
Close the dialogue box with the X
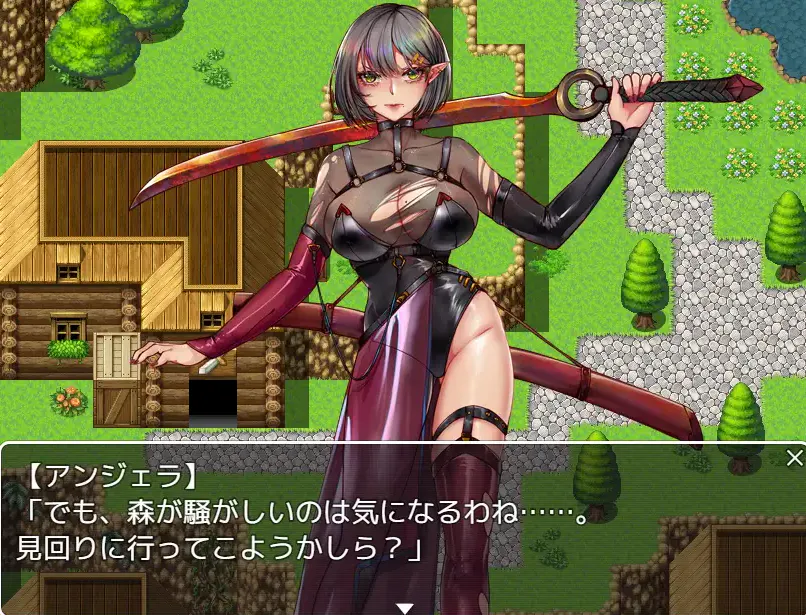pos(794,459)
